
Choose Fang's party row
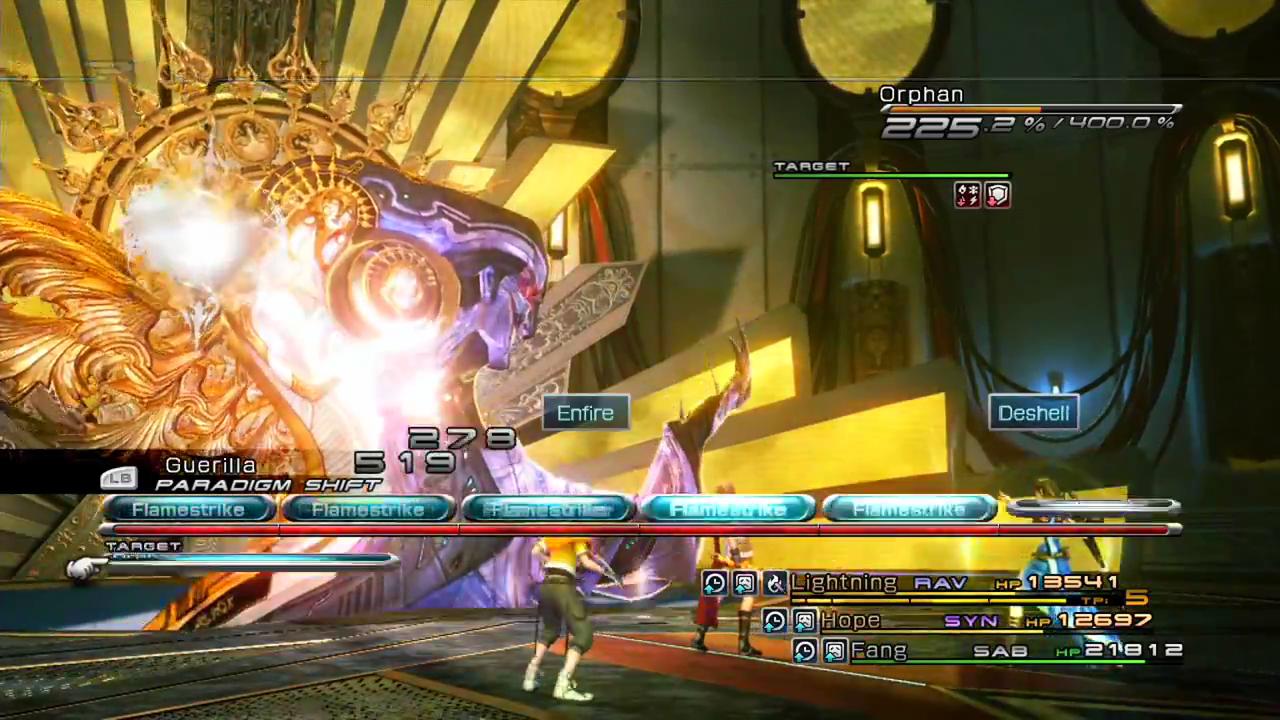(x=879, y=651)
